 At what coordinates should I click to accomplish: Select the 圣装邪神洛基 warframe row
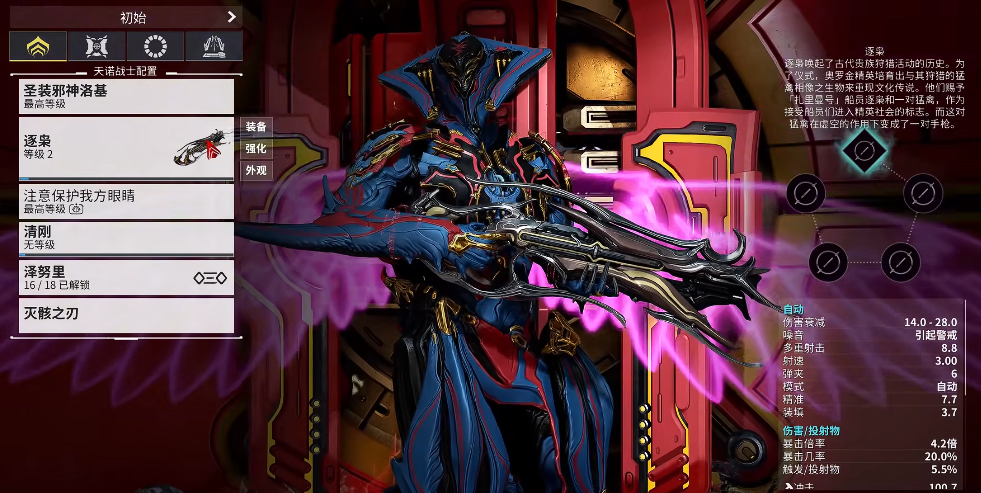[126, 96]
